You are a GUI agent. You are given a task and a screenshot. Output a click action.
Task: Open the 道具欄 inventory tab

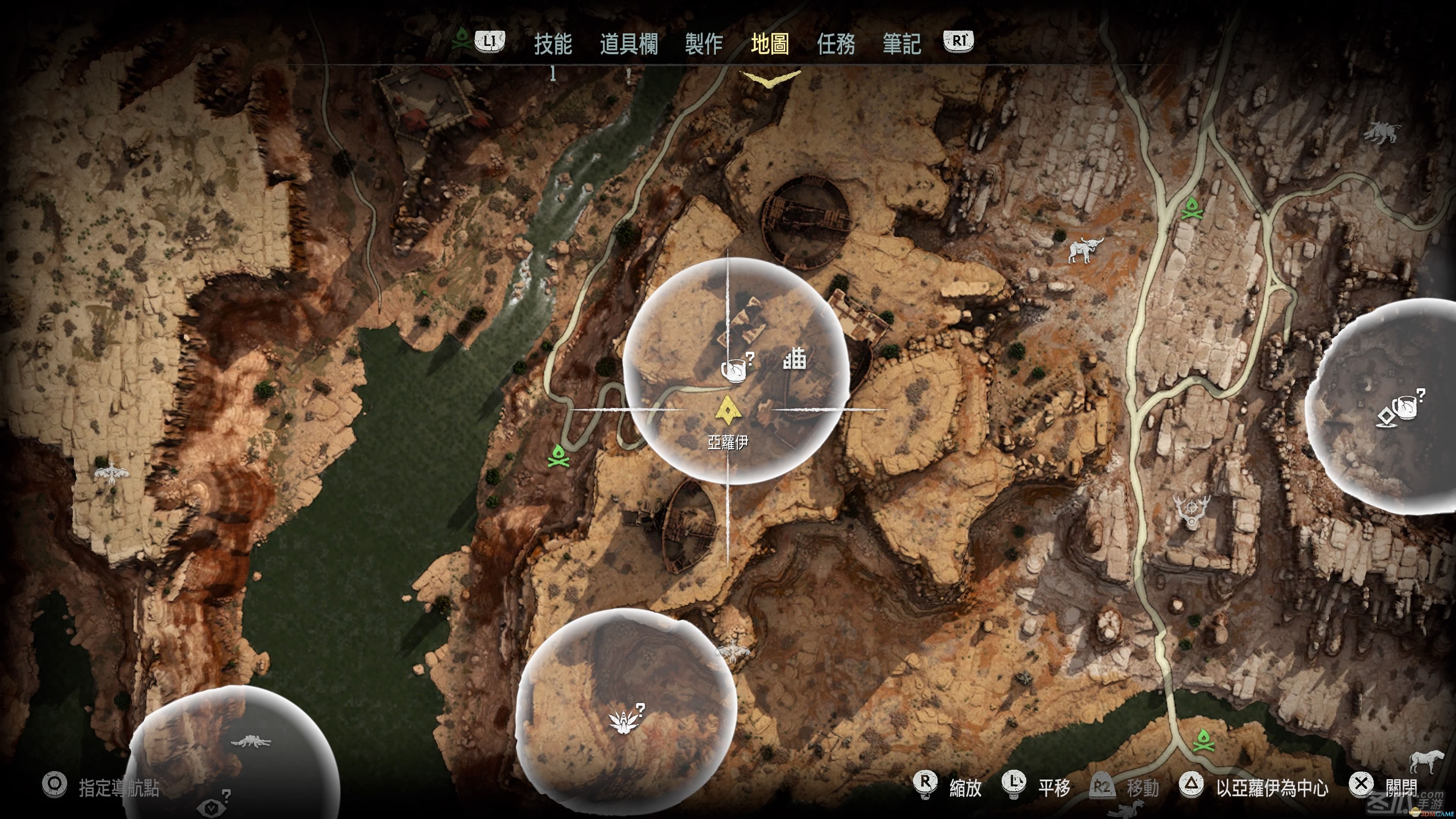(629, 44)
